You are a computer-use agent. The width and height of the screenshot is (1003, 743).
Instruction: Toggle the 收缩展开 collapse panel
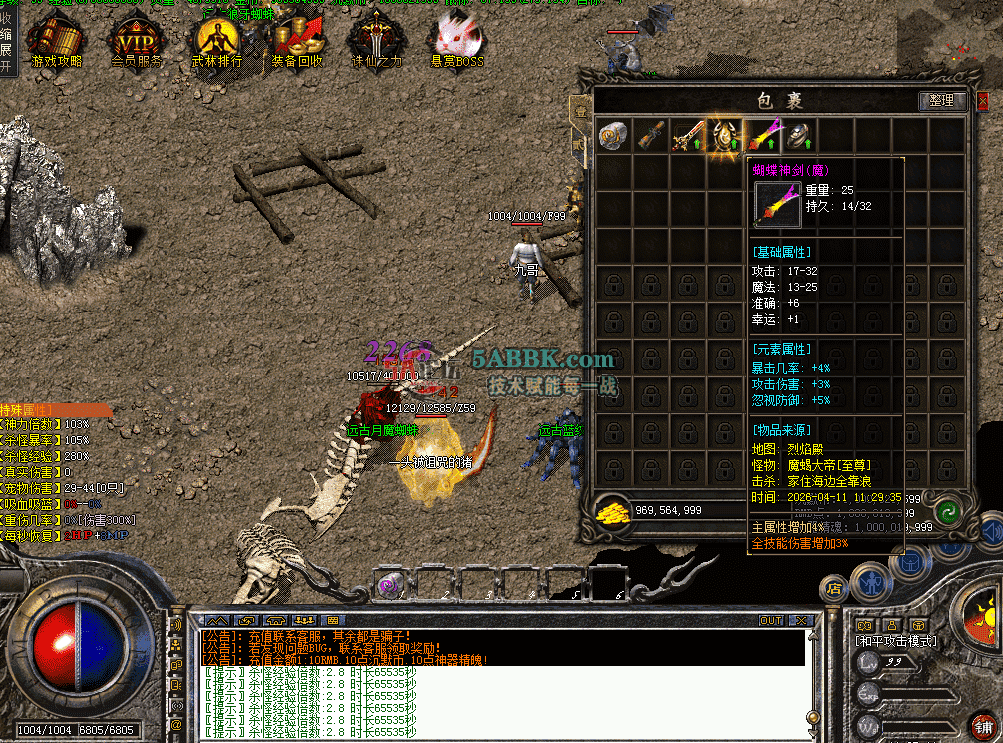point(7,40)
